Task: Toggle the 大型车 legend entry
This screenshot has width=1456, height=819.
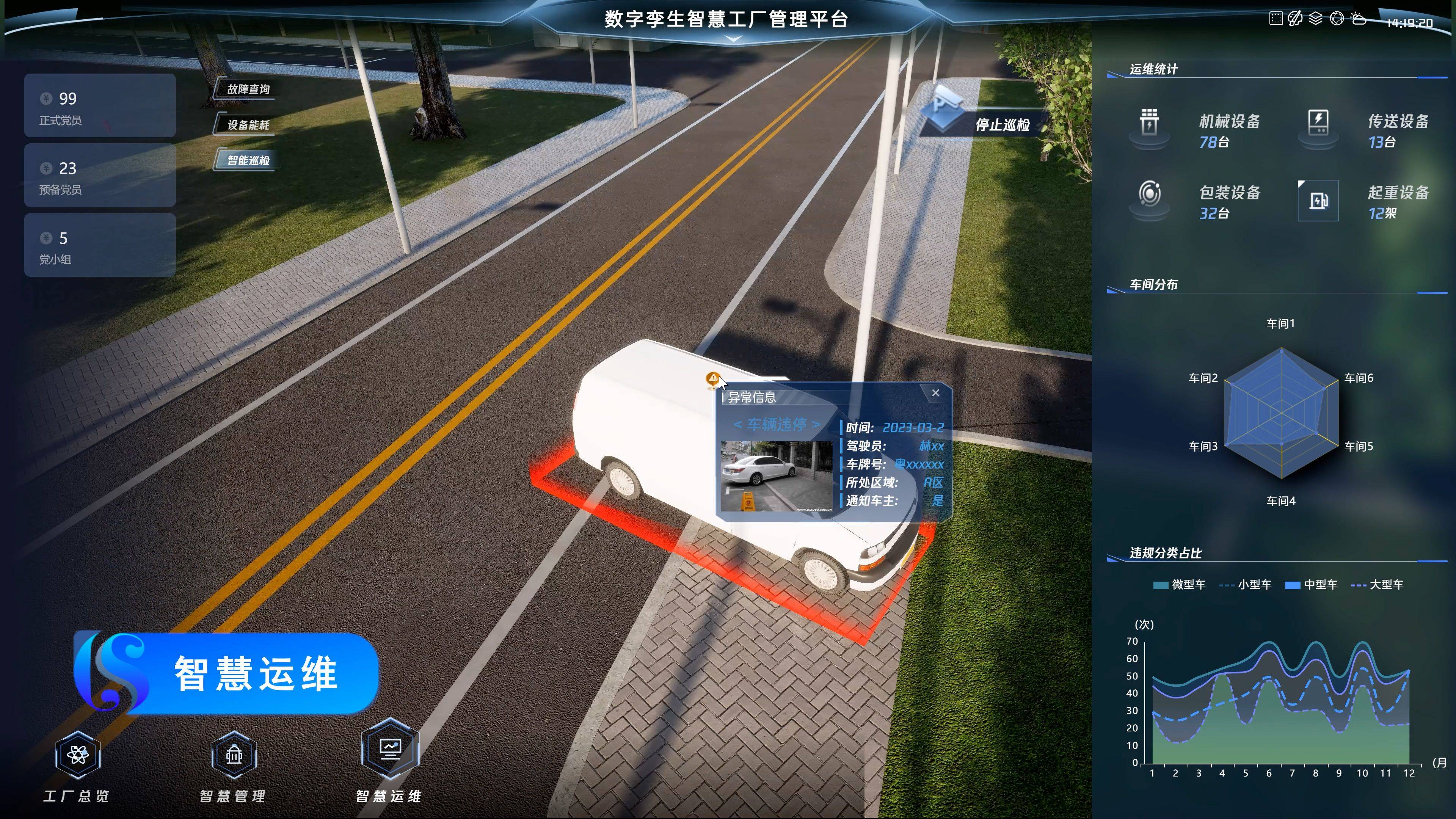Action: click(1378, 585)
